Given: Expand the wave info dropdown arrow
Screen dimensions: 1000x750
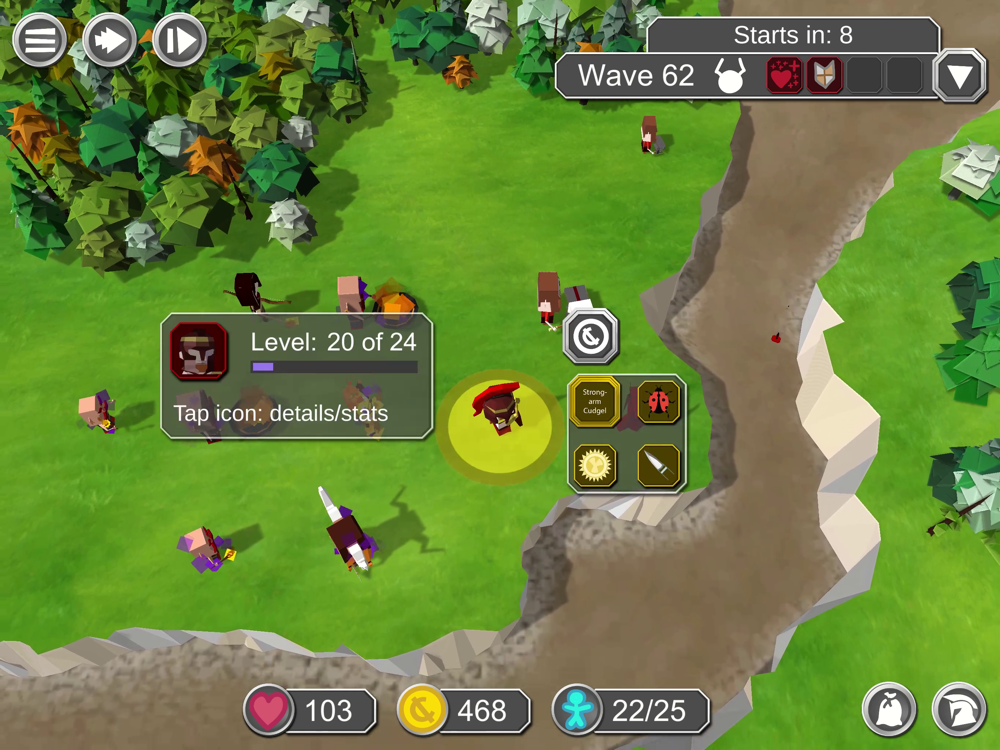Looking at the screenshot, I should tap(959, 76).
